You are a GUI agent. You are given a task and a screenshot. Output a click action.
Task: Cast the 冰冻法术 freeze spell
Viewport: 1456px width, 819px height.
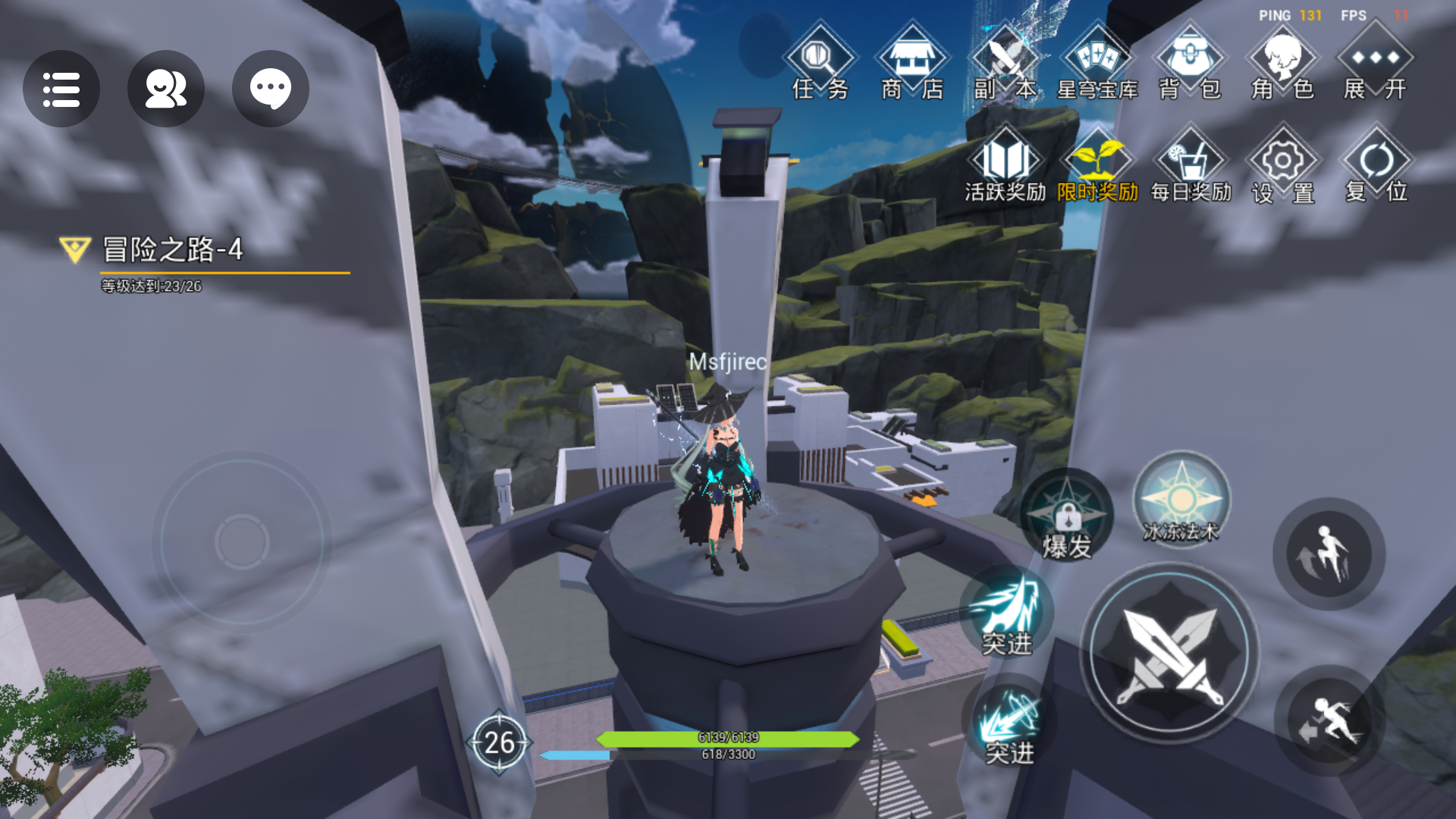1181,502
